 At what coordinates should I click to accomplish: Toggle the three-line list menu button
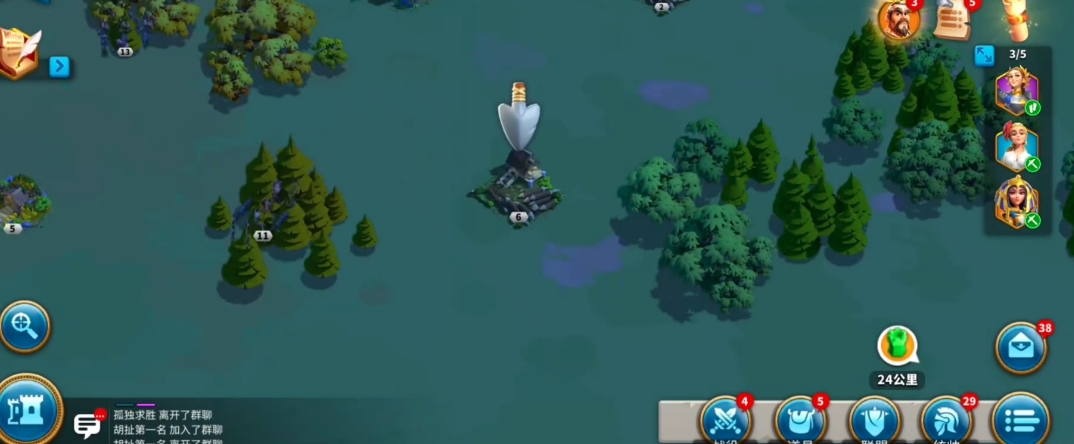point(1020,421)
